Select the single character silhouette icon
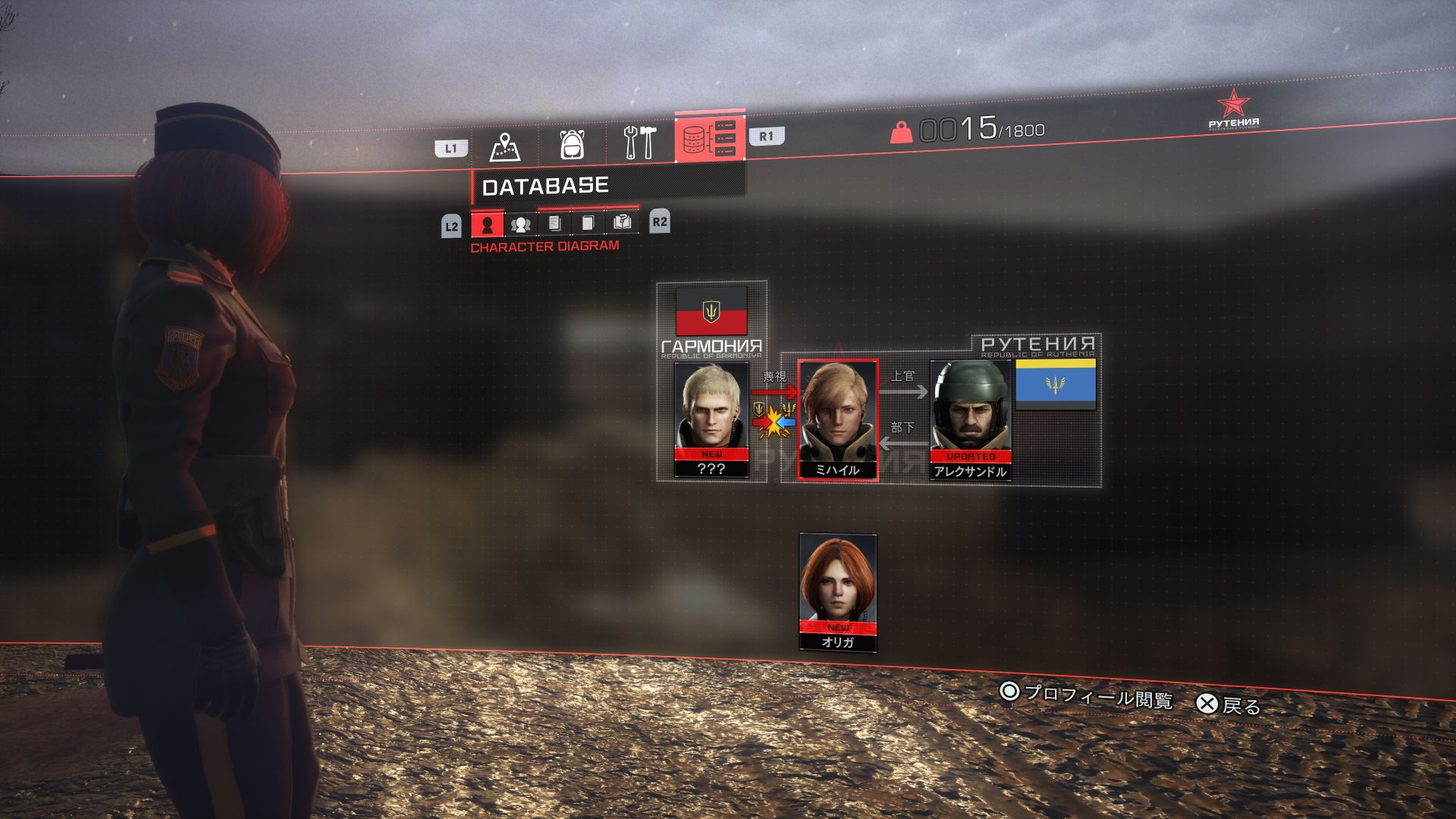Image resolution: width=1456 pixels, height=819 pixels. click(488, 224)
